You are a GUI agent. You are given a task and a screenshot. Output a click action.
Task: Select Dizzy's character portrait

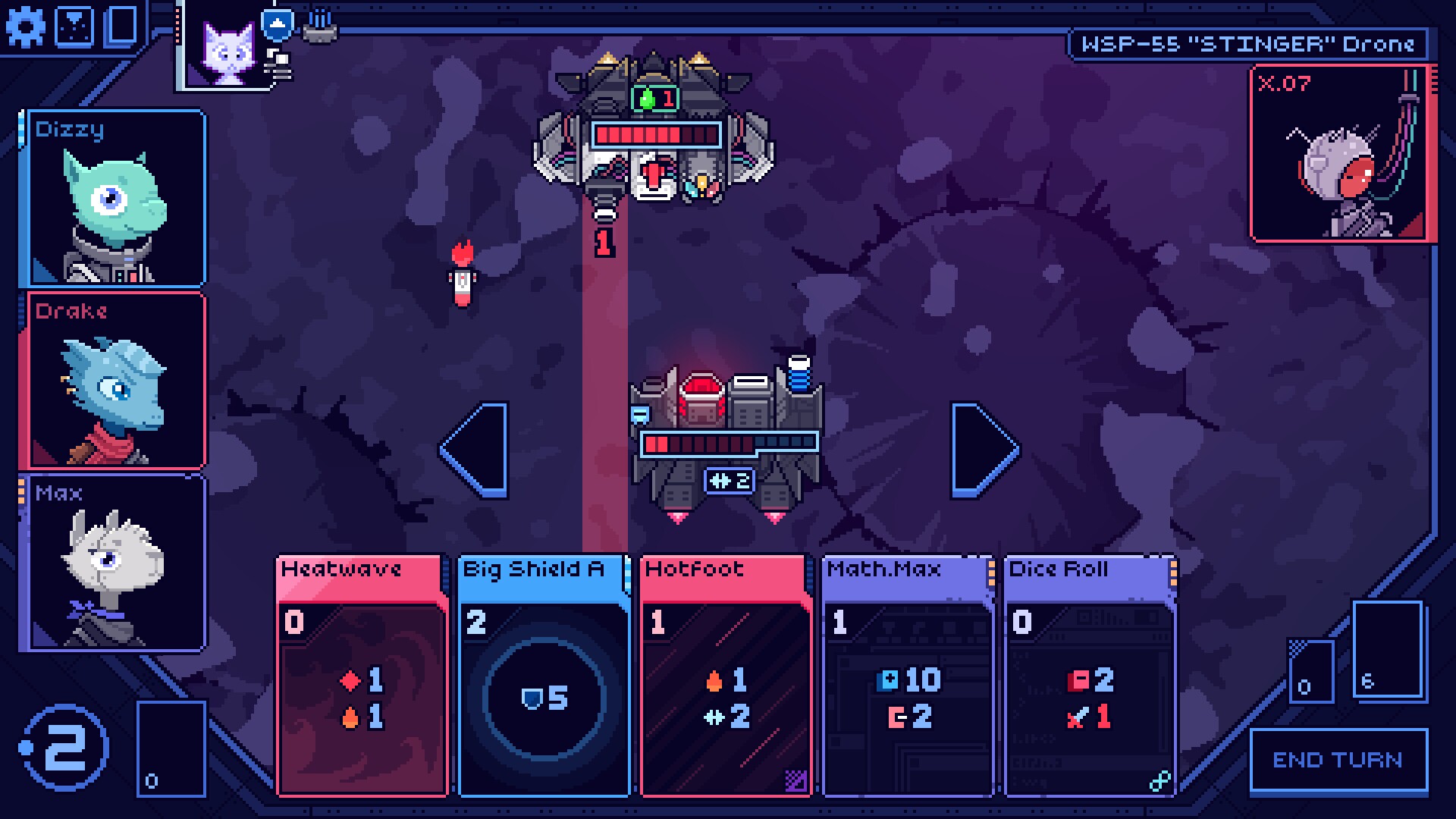click(116, 201)
